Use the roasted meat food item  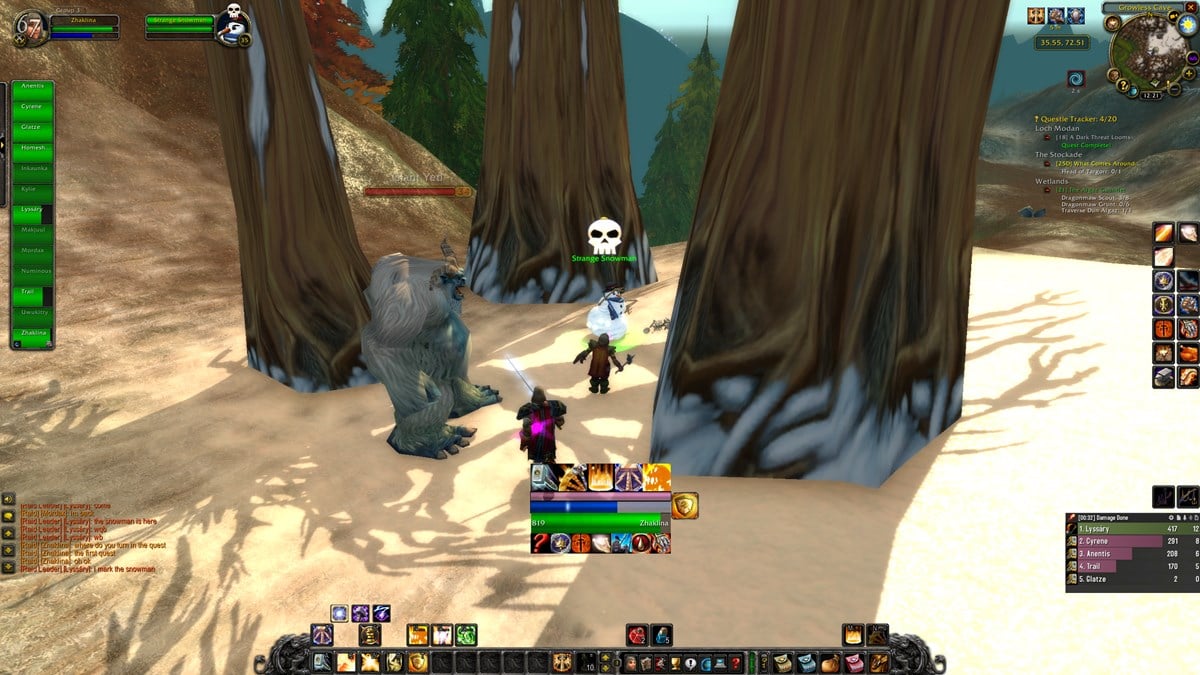tap(1188, 353)
